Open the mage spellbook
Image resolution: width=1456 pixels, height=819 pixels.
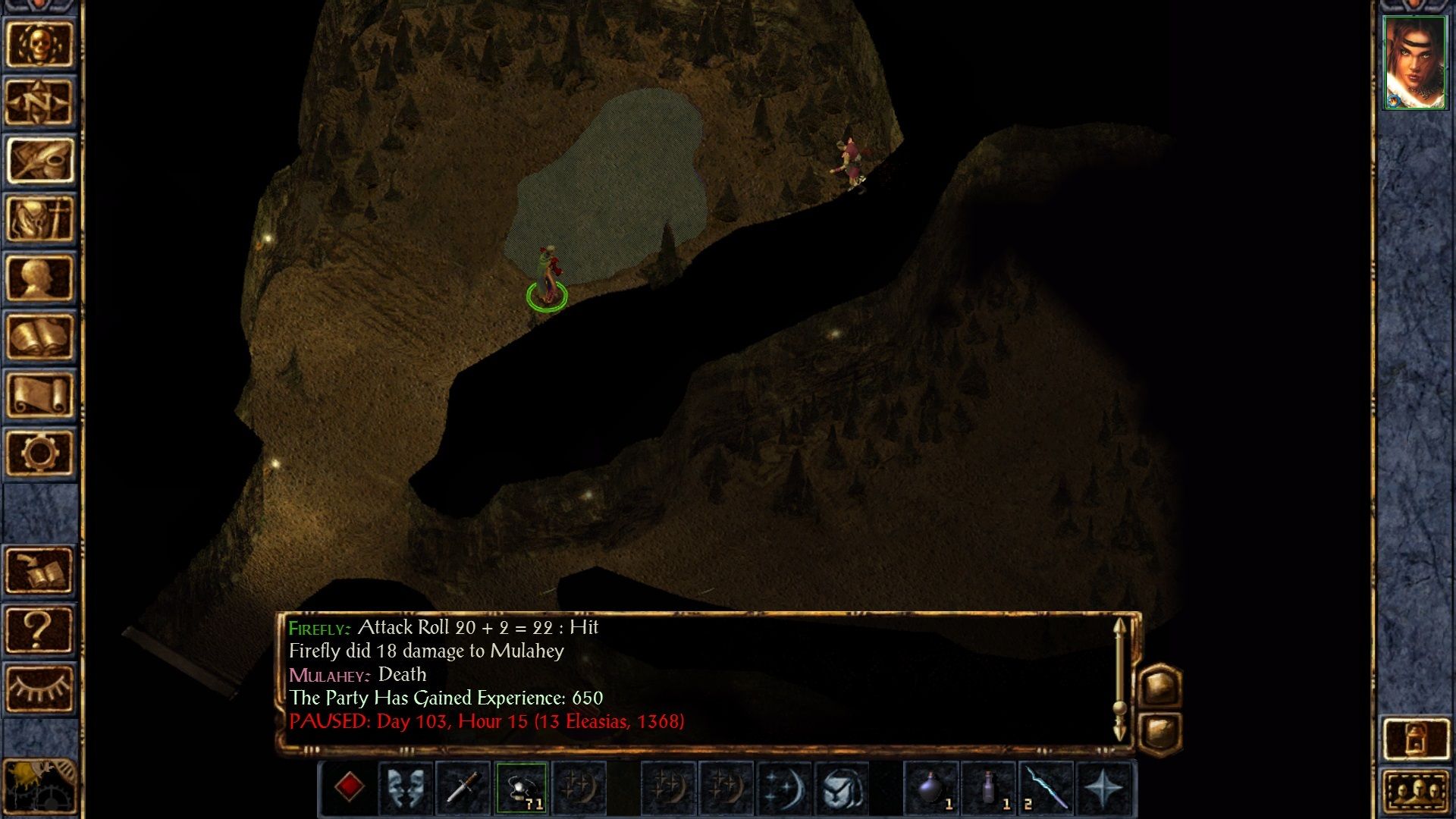coord(39,336)
